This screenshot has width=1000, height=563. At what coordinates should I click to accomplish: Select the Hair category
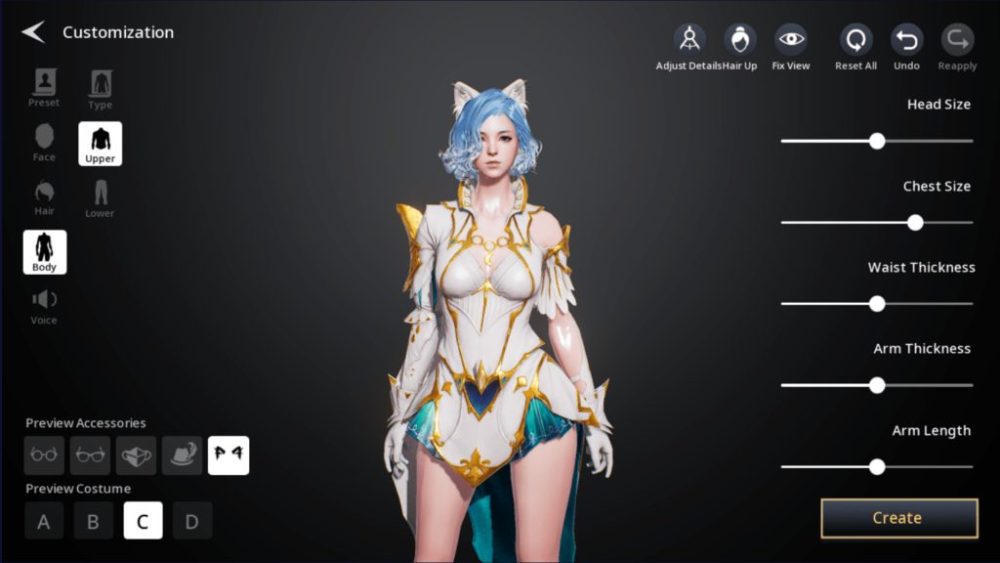click(x=44, y=197)
